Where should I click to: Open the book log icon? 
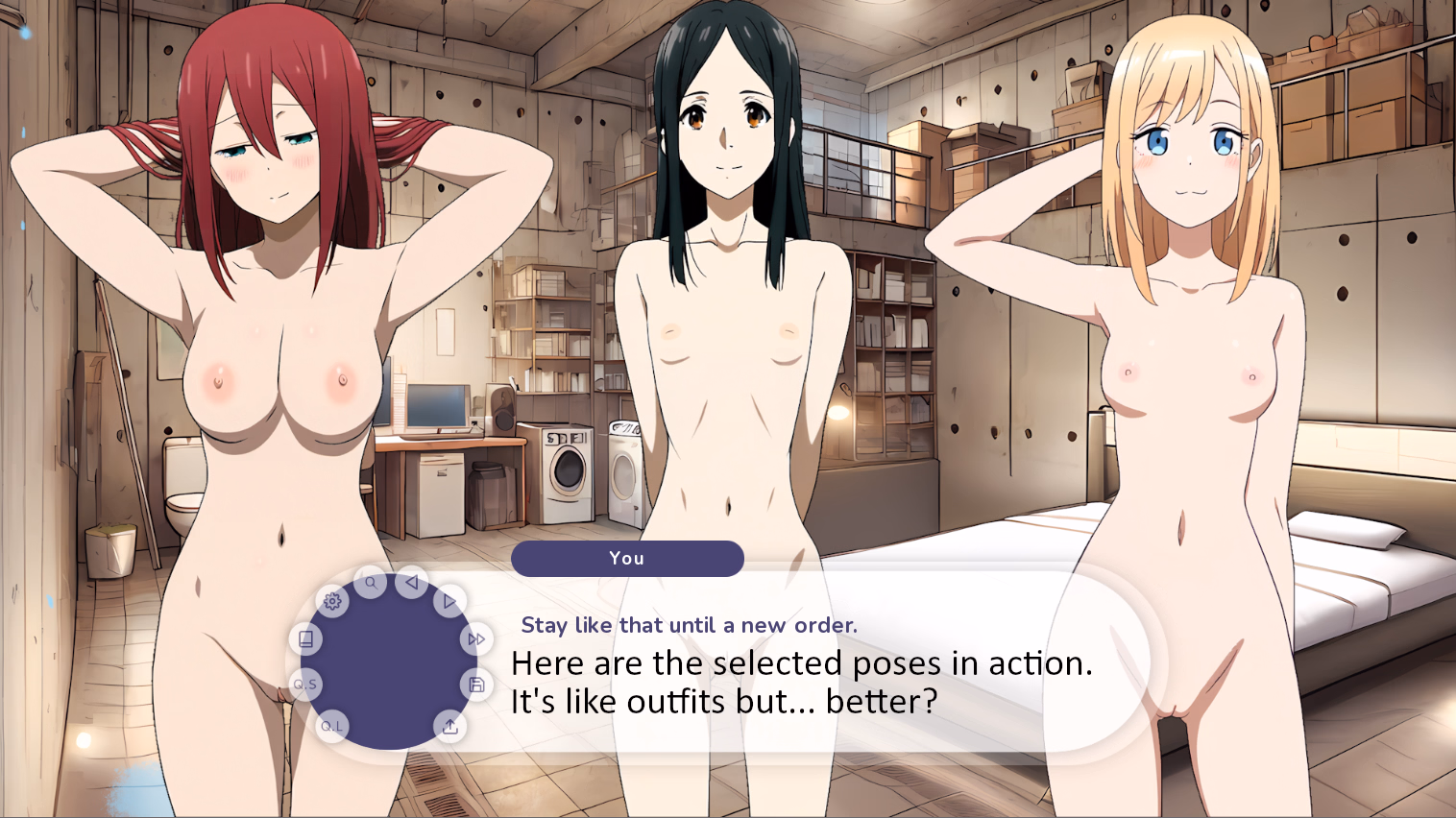(x=305, y=639)
